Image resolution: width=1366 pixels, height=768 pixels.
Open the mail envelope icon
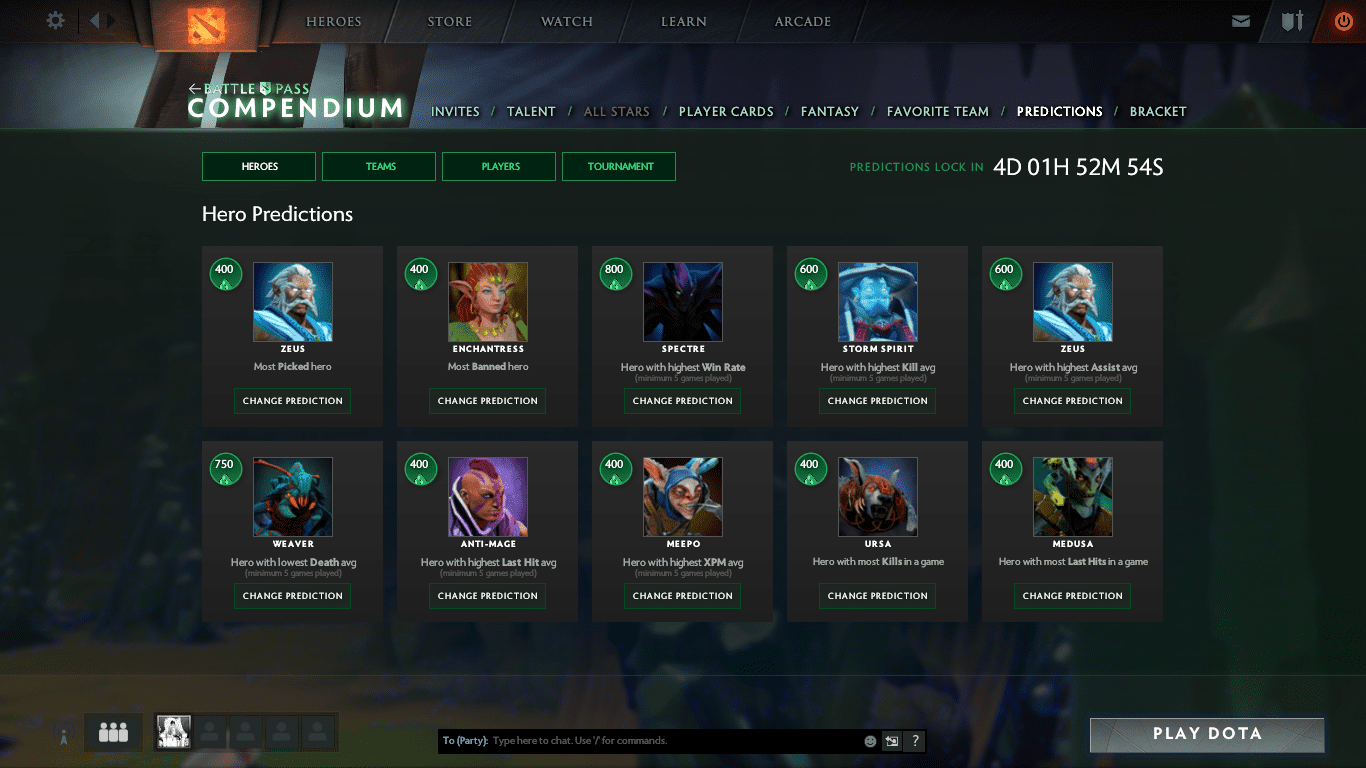click(1241, 21)
